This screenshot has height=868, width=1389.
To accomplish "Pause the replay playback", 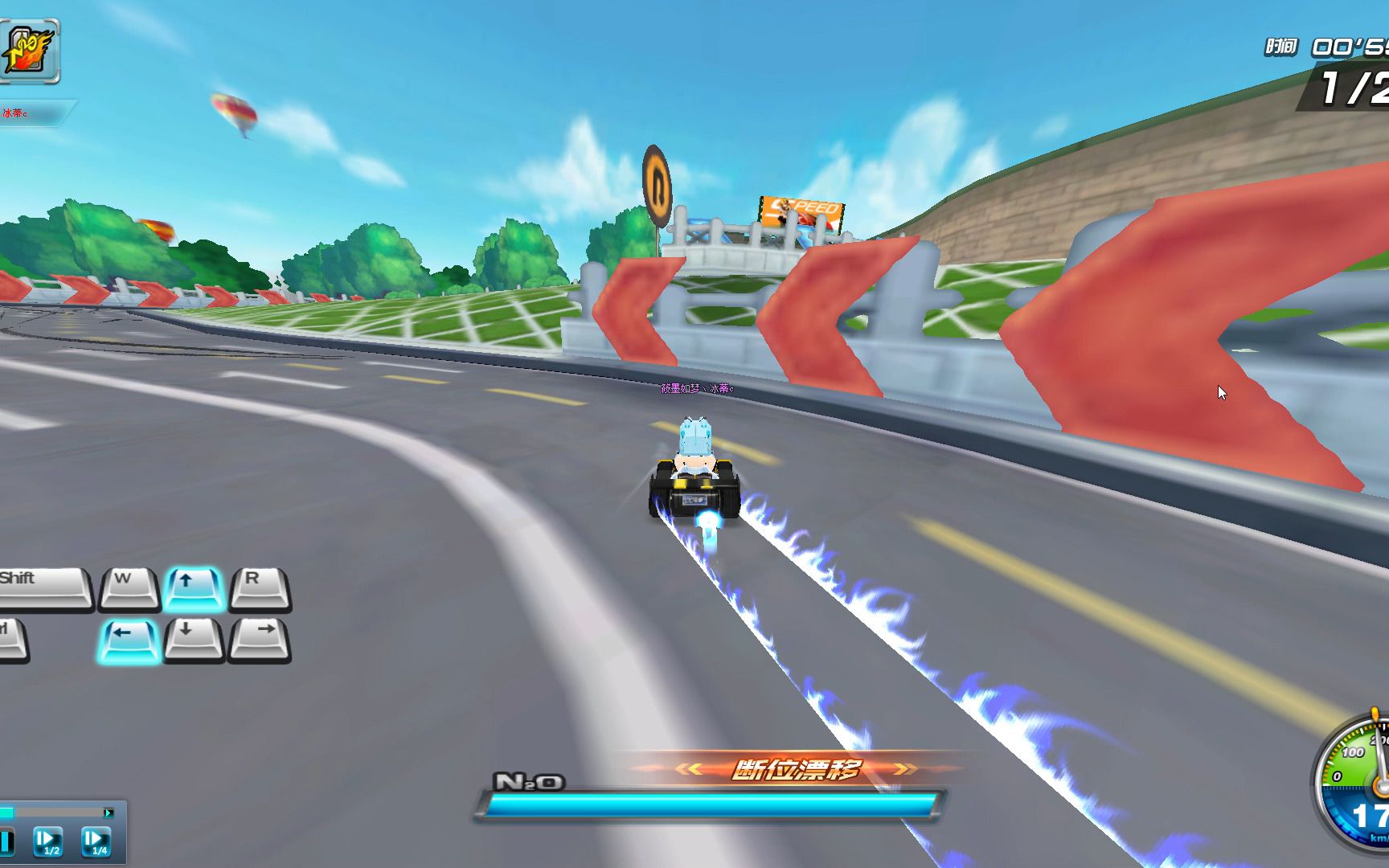I will point(6,841).
